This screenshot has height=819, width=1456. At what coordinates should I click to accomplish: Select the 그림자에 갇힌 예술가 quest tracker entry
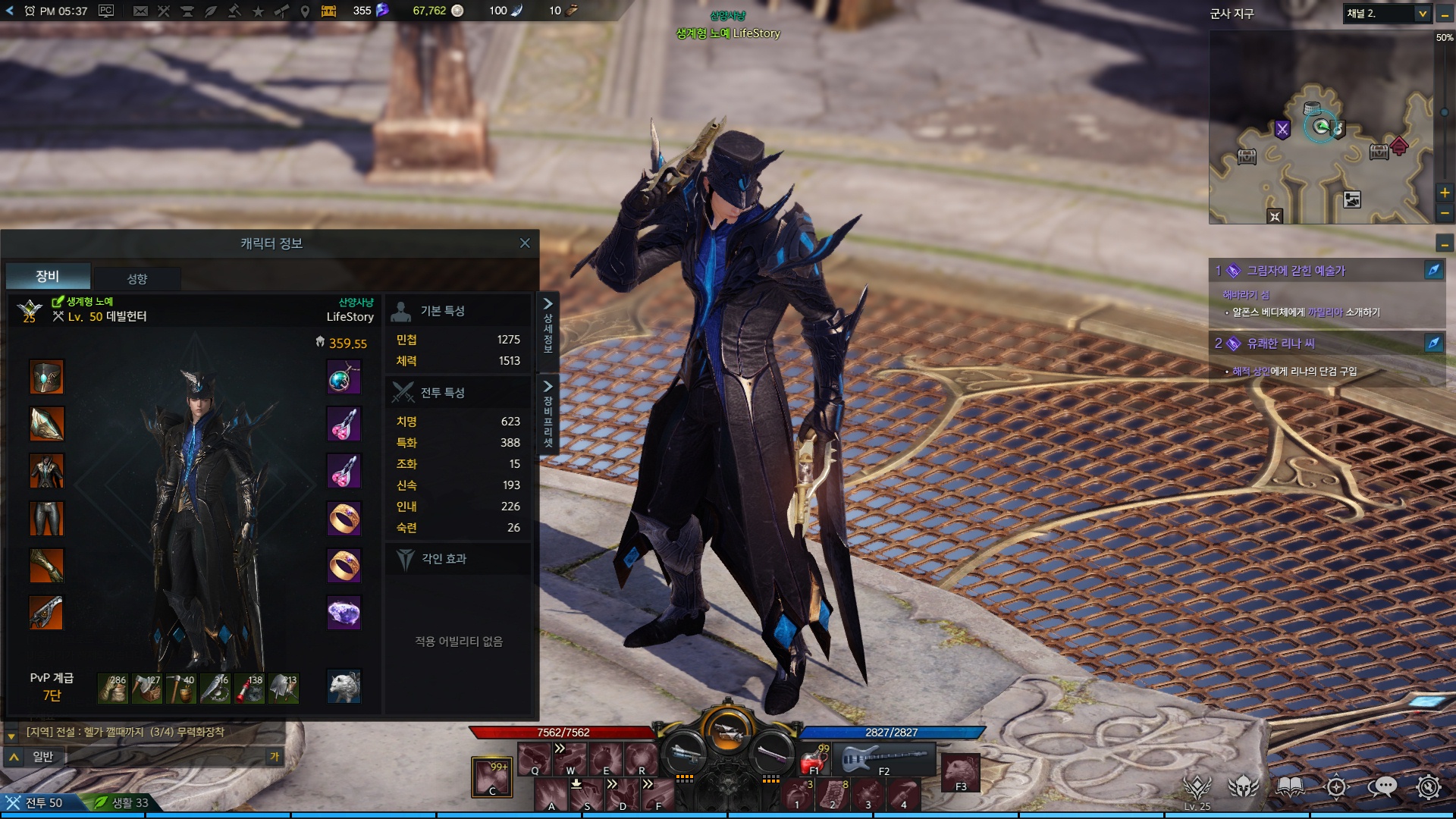(x=1295, y=271)
